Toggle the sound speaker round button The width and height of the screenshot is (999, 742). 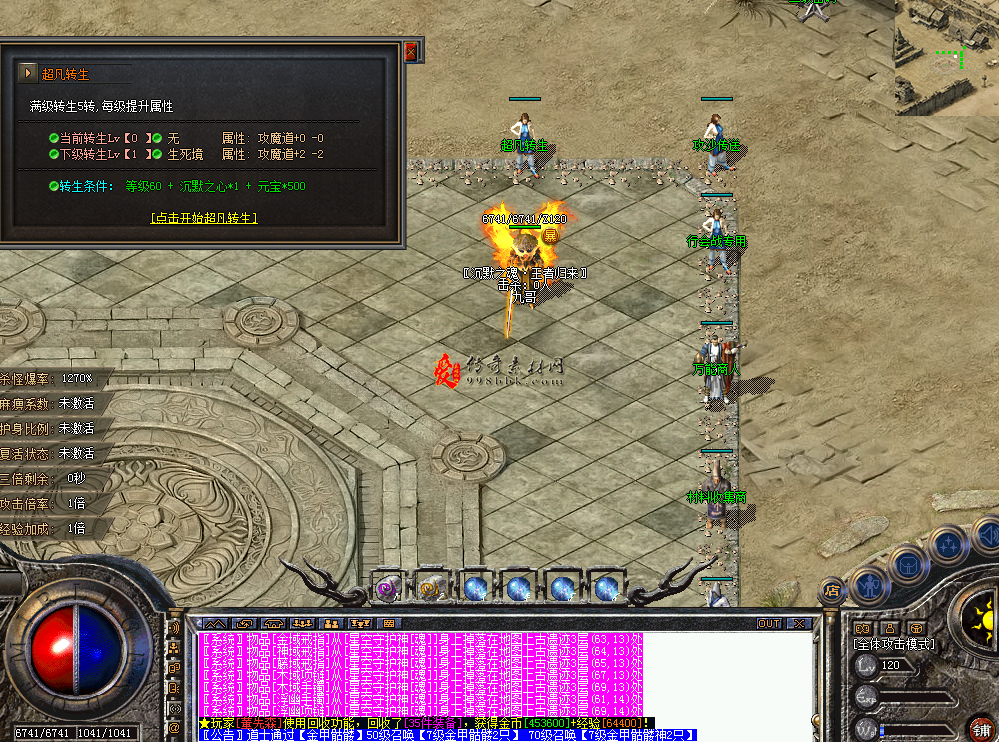(985, 533)
